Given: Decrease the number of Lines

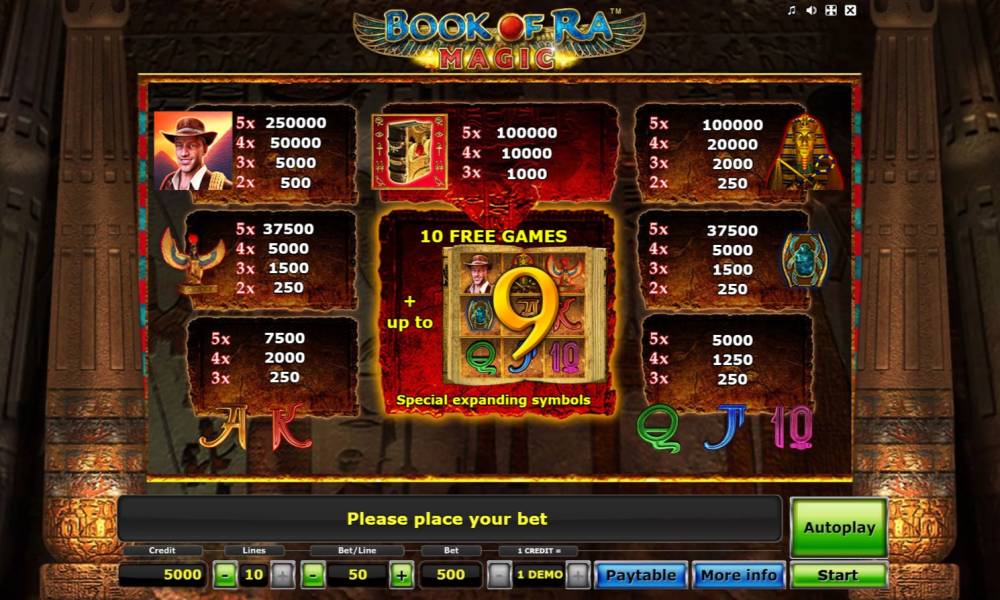Looking at the screenshot, I should point(226,575).
